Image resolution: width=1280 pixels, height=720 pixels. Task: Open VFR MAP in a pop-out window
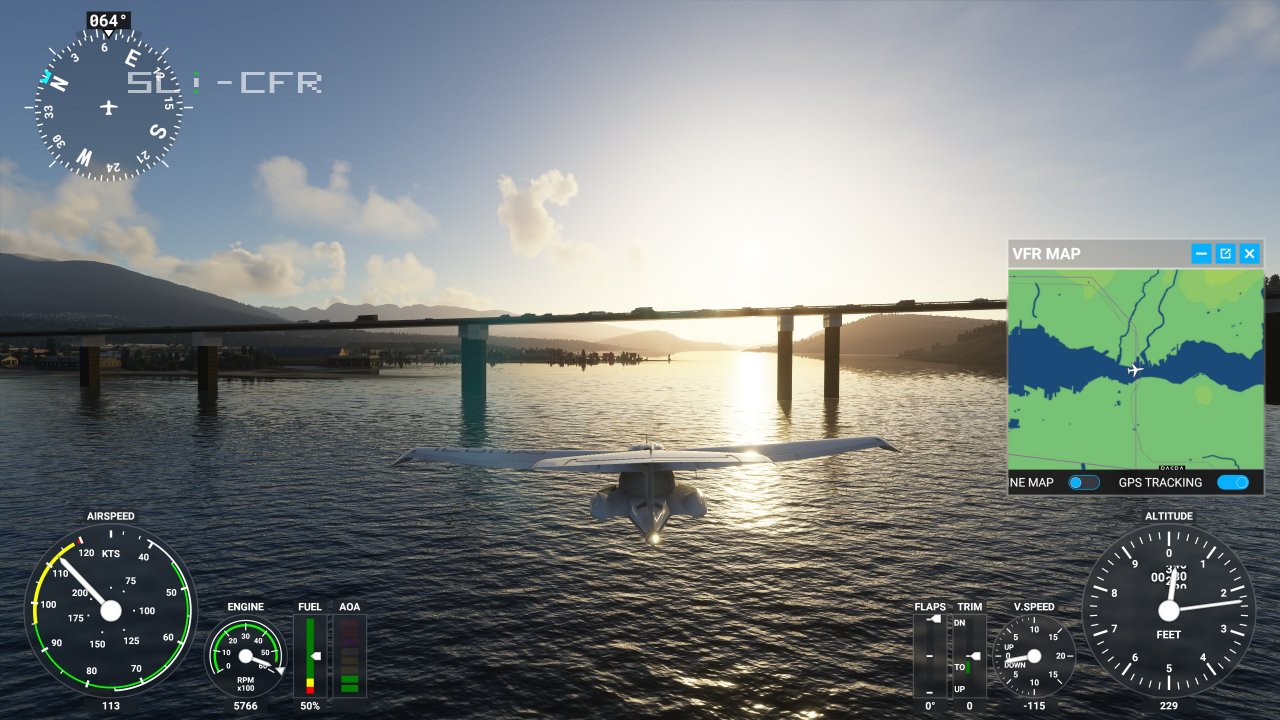point(1225,253)
